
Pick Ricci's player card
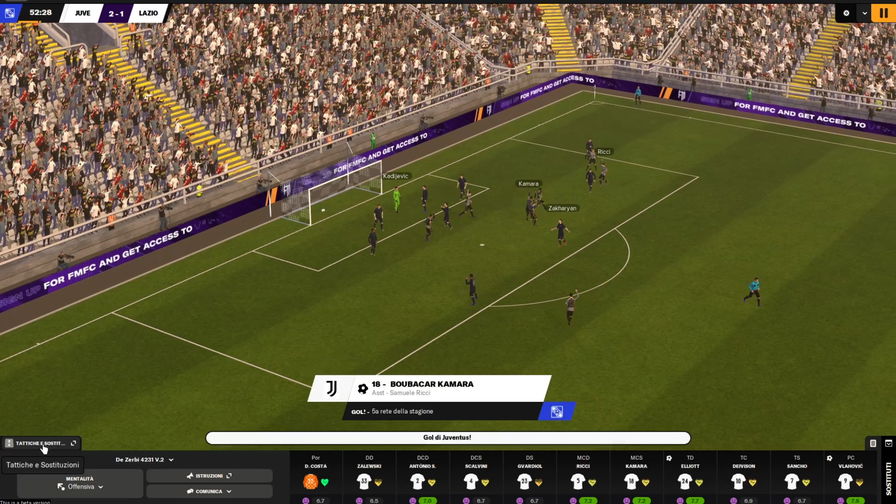[x=583, y=477]
